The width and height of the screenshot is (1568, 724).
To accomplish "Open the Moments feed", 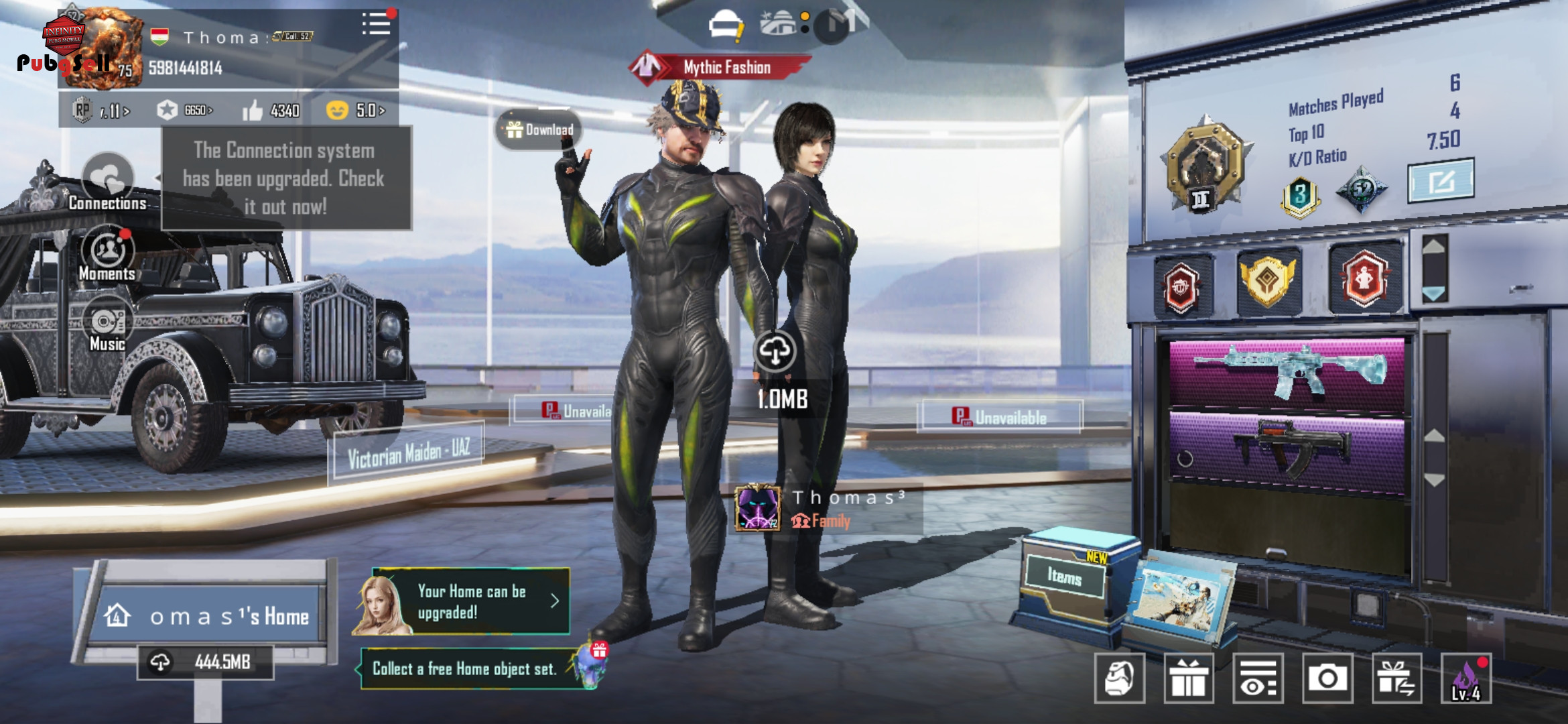I will [x=107, y=255].
